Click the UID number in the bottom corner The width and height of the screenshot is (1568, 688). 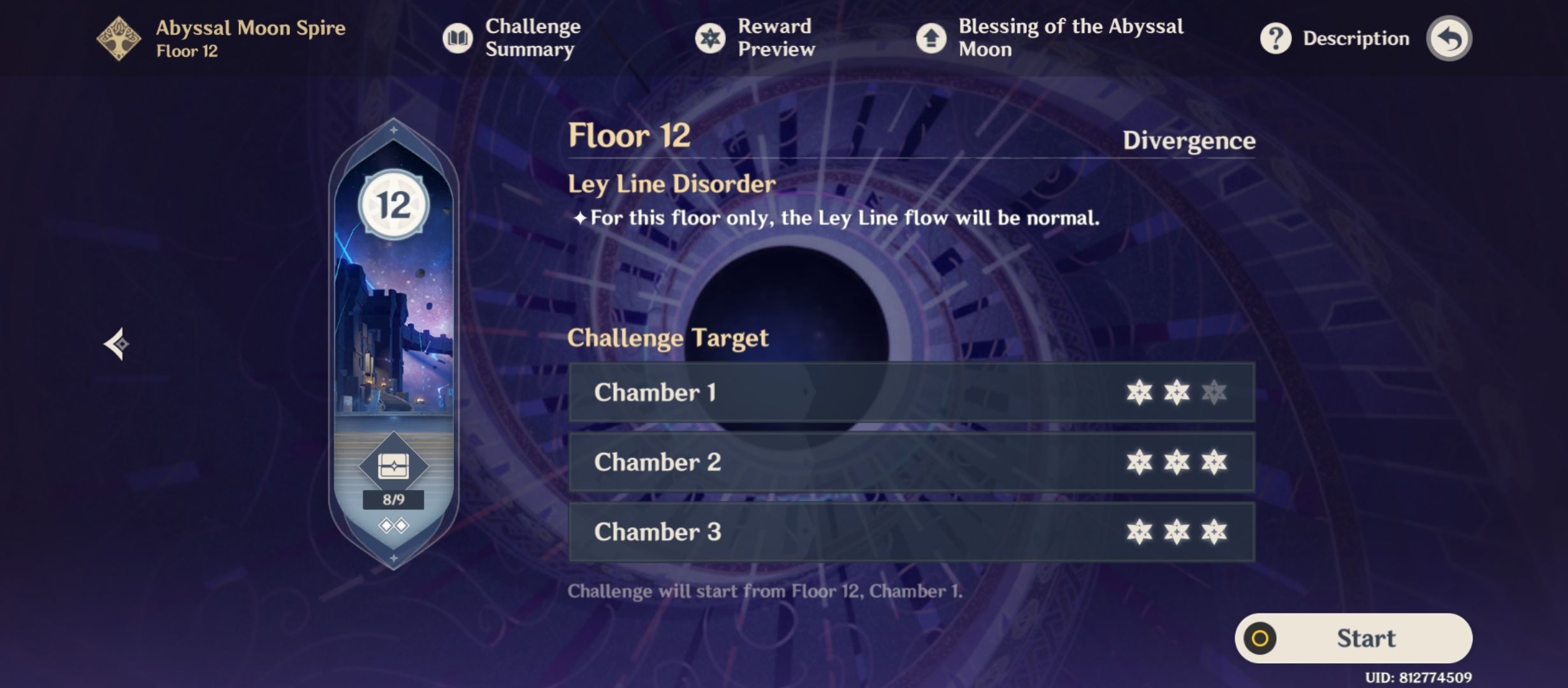(x=1466, y=677)
